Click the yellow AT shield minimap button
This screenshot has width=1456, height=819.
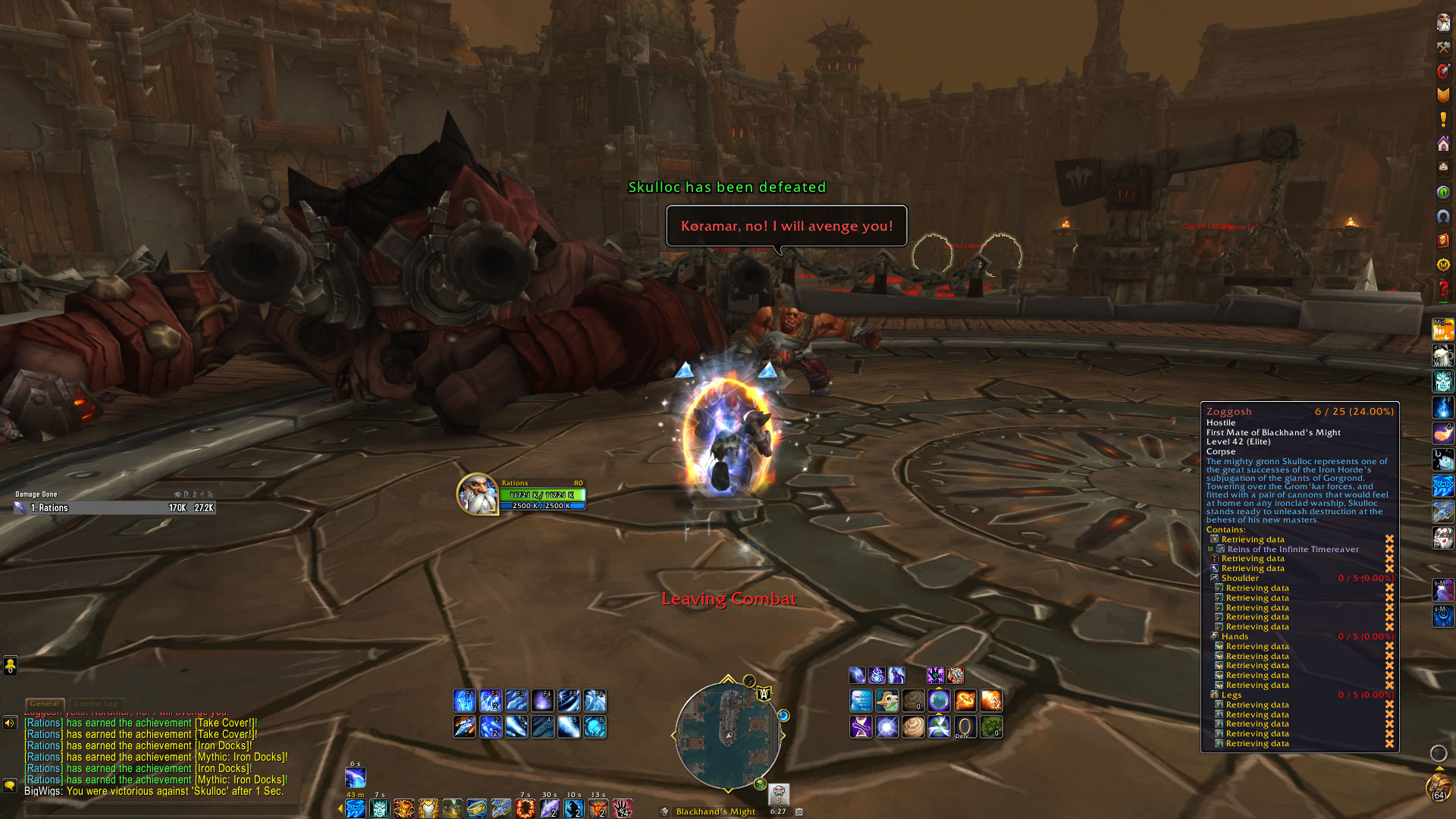764,693
